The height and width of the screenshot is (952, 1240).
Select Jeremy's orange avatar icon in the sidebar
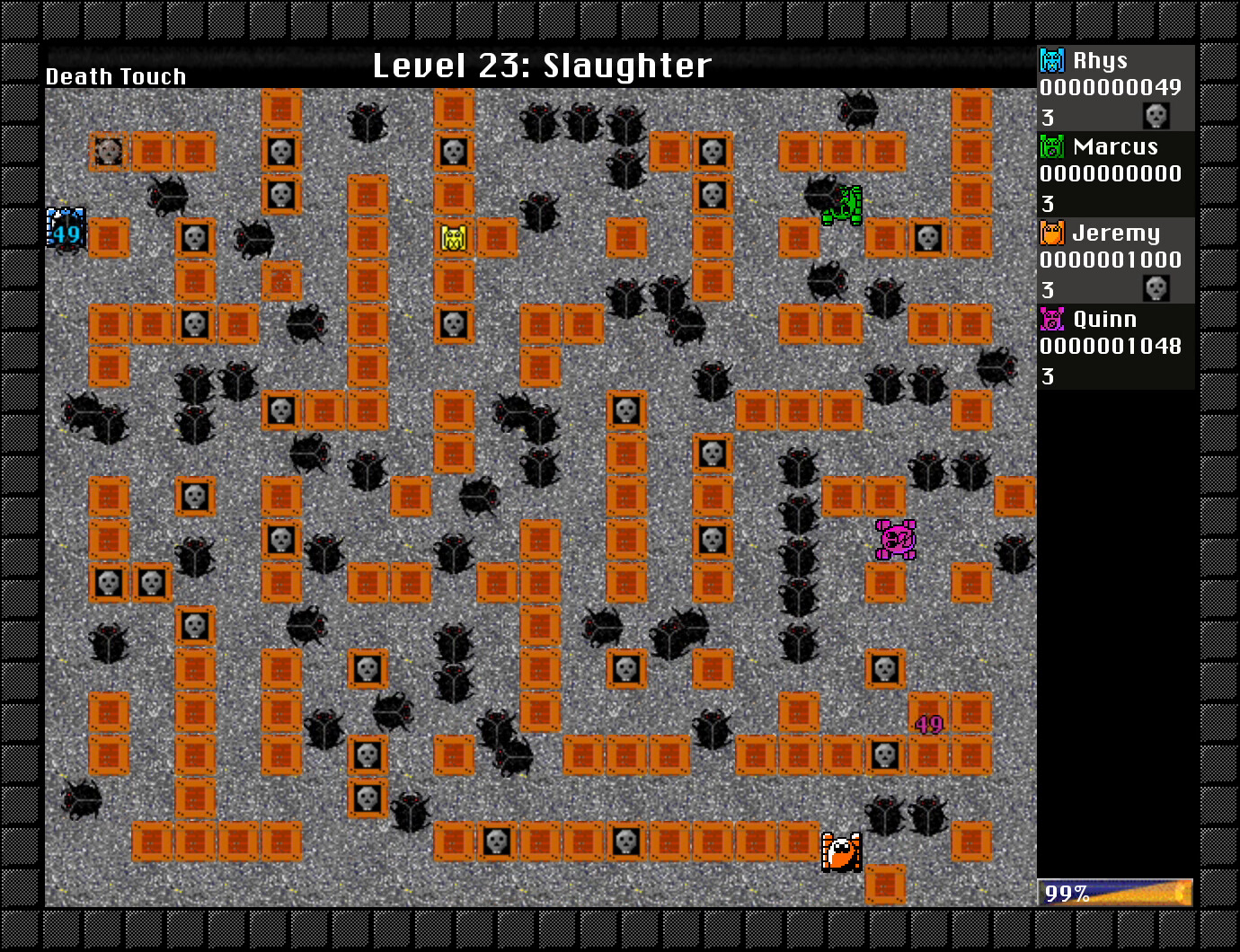(x=1050, y=233)
